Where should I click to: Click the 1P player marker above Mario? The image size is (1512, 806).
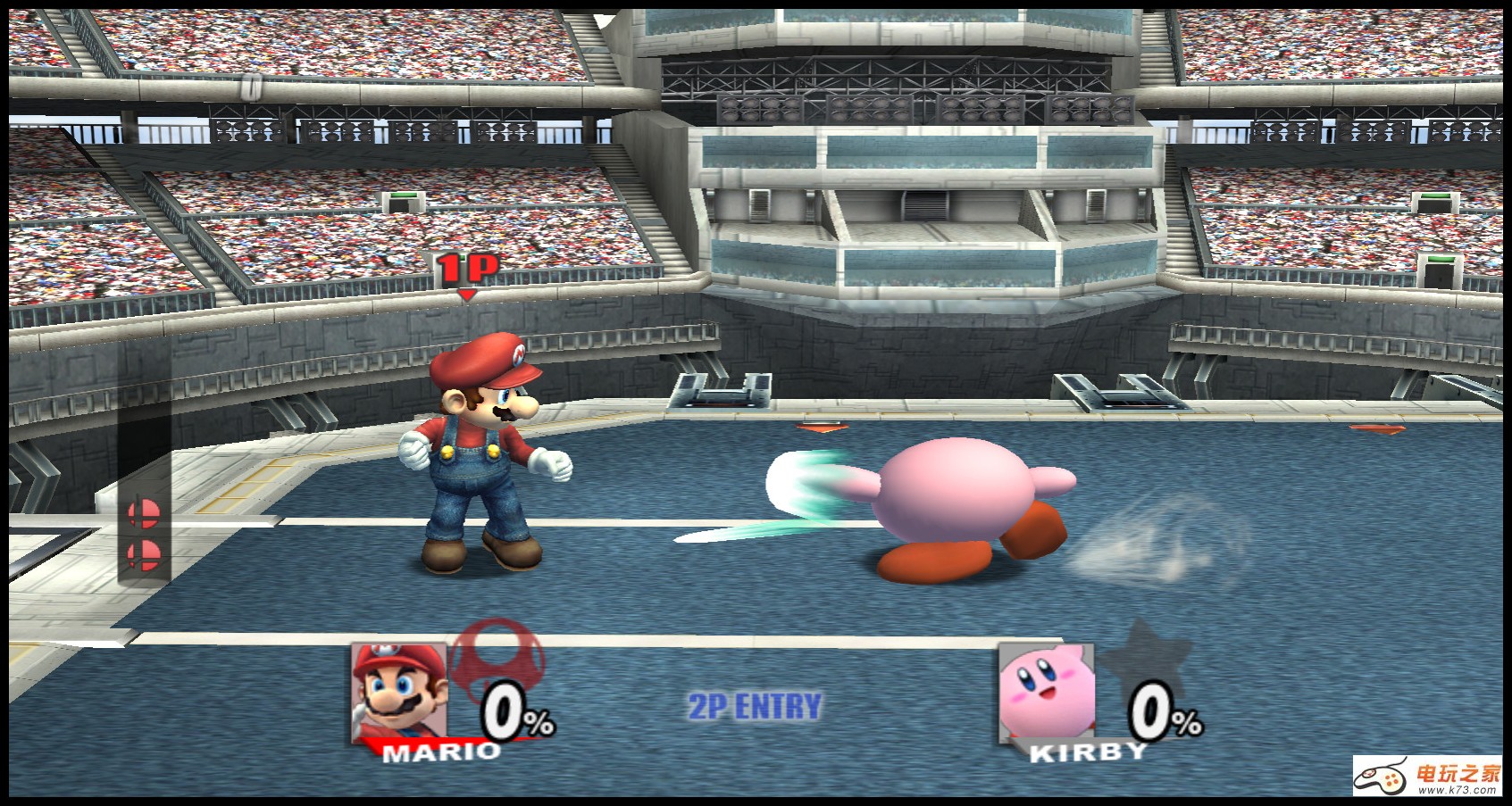point(467,270)
